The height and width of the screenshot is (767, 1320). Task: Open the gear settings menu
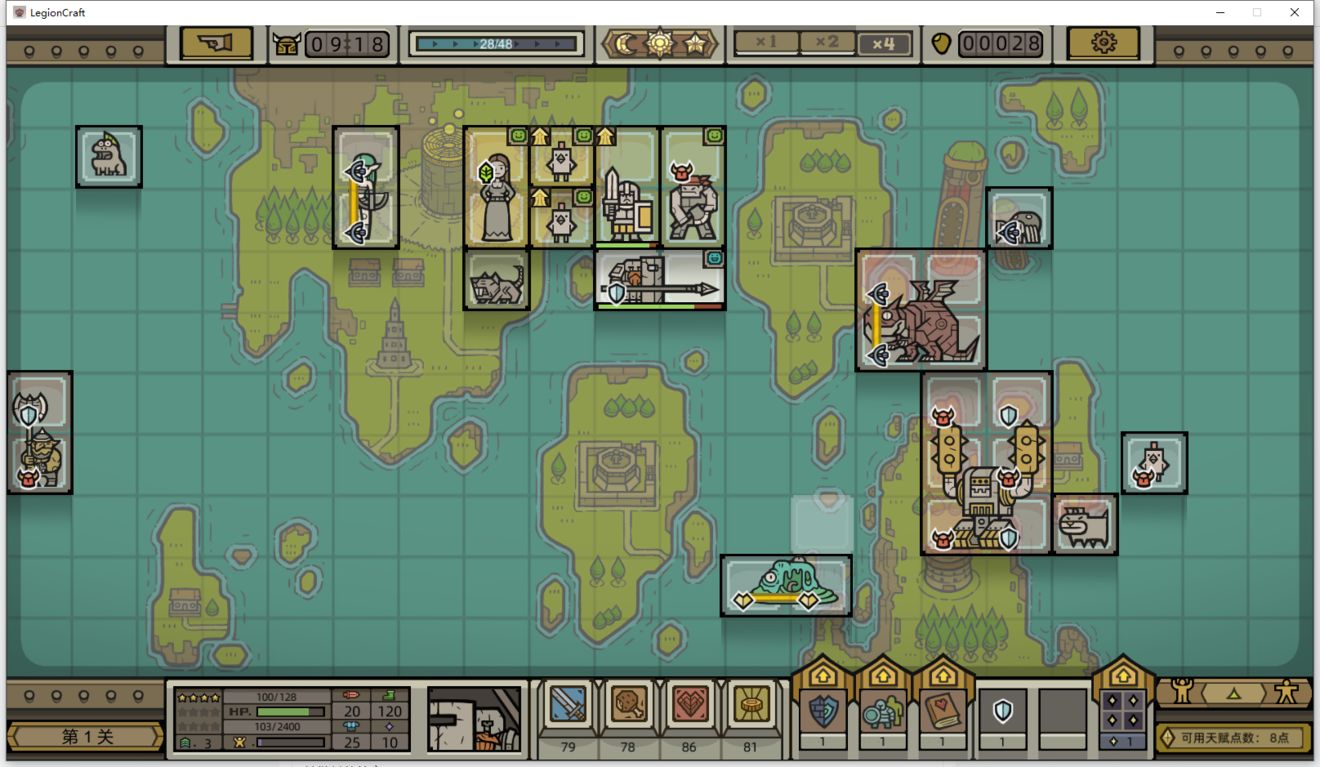(1103, 43)
